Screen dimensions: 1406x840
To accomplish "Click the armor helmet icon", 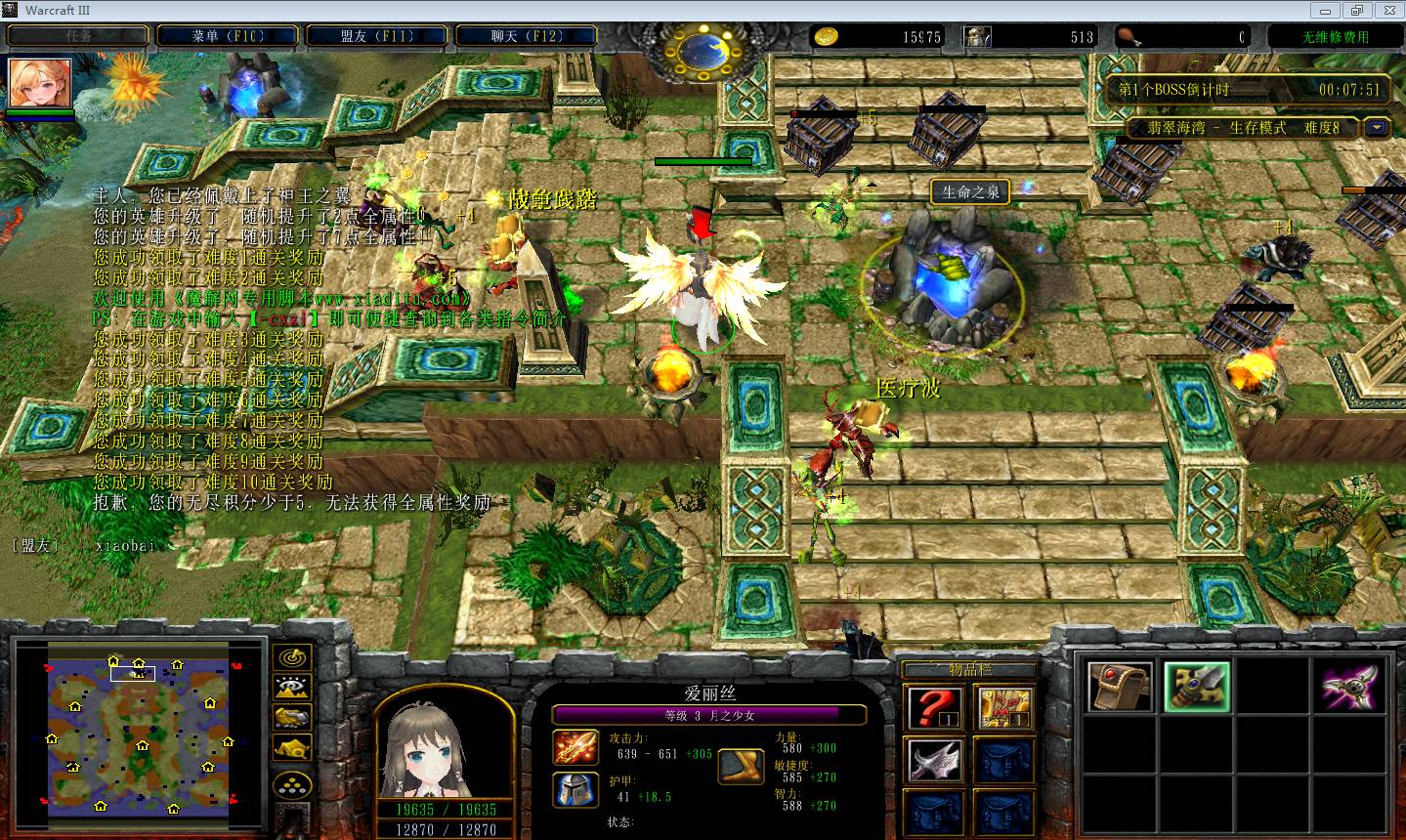I will point(576,789).
